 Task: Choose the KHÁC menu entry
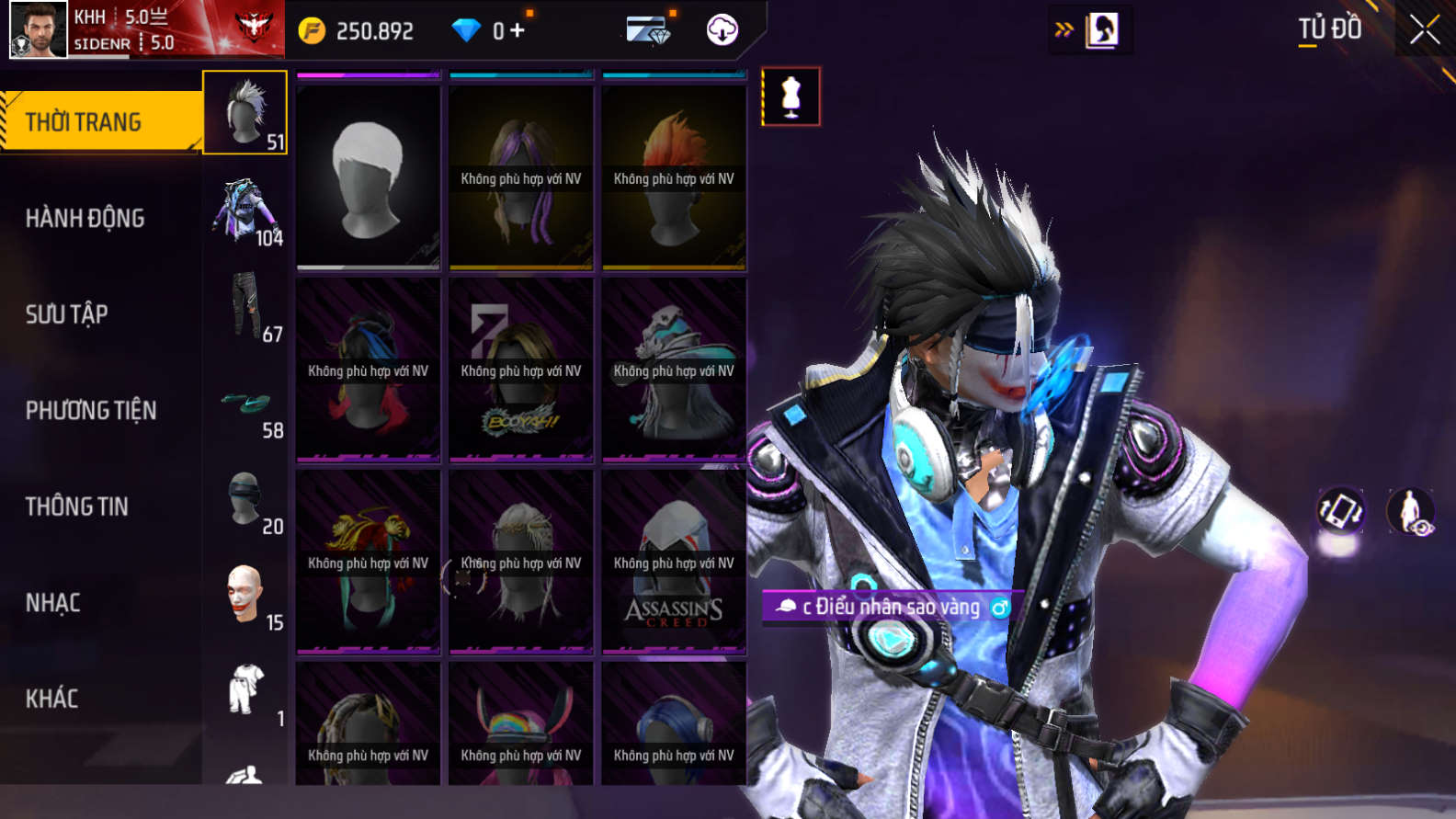pos(52,699)
